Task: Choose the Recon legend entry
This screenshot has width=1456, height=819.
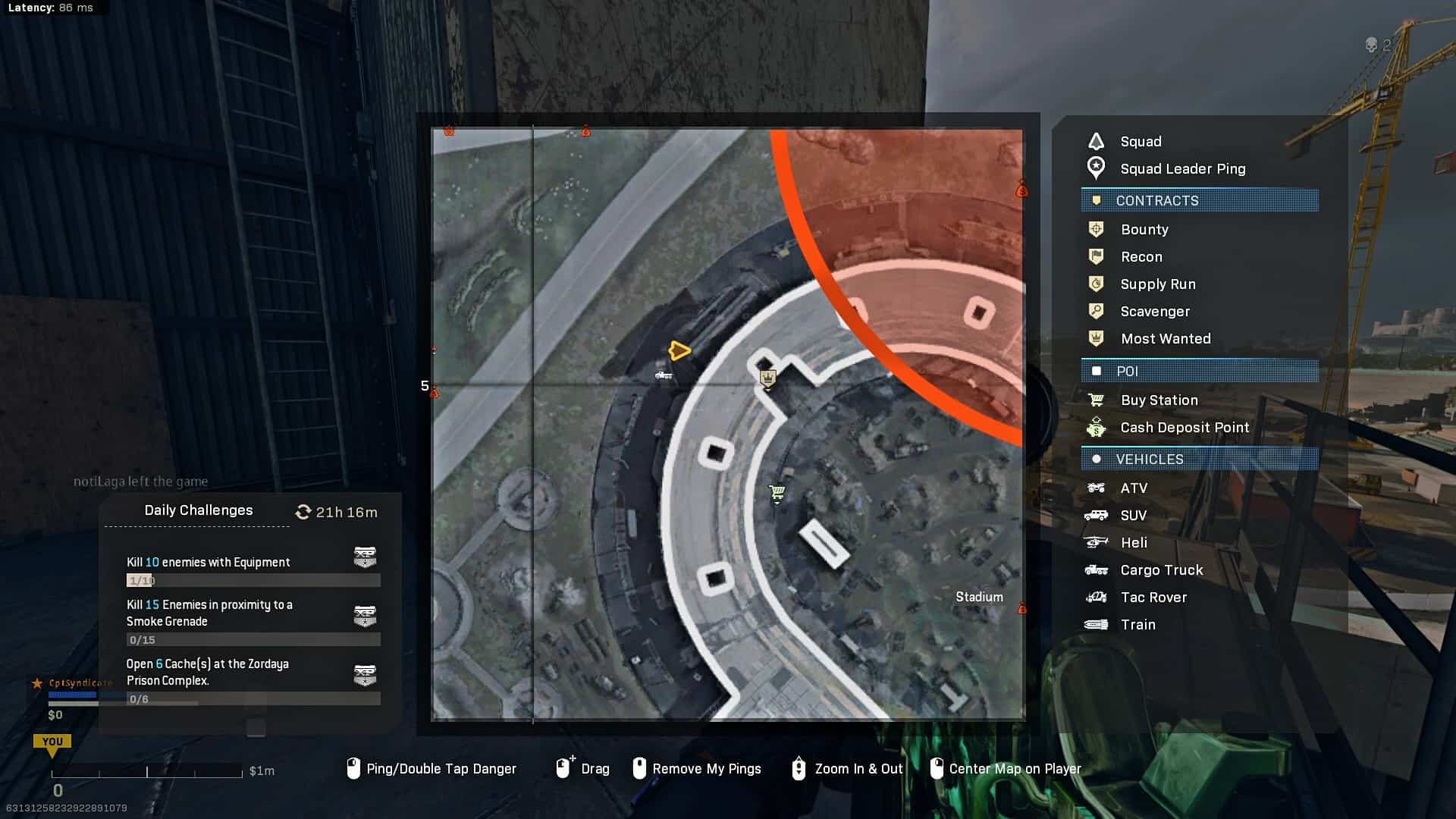Action: [x=1141, y=257]
